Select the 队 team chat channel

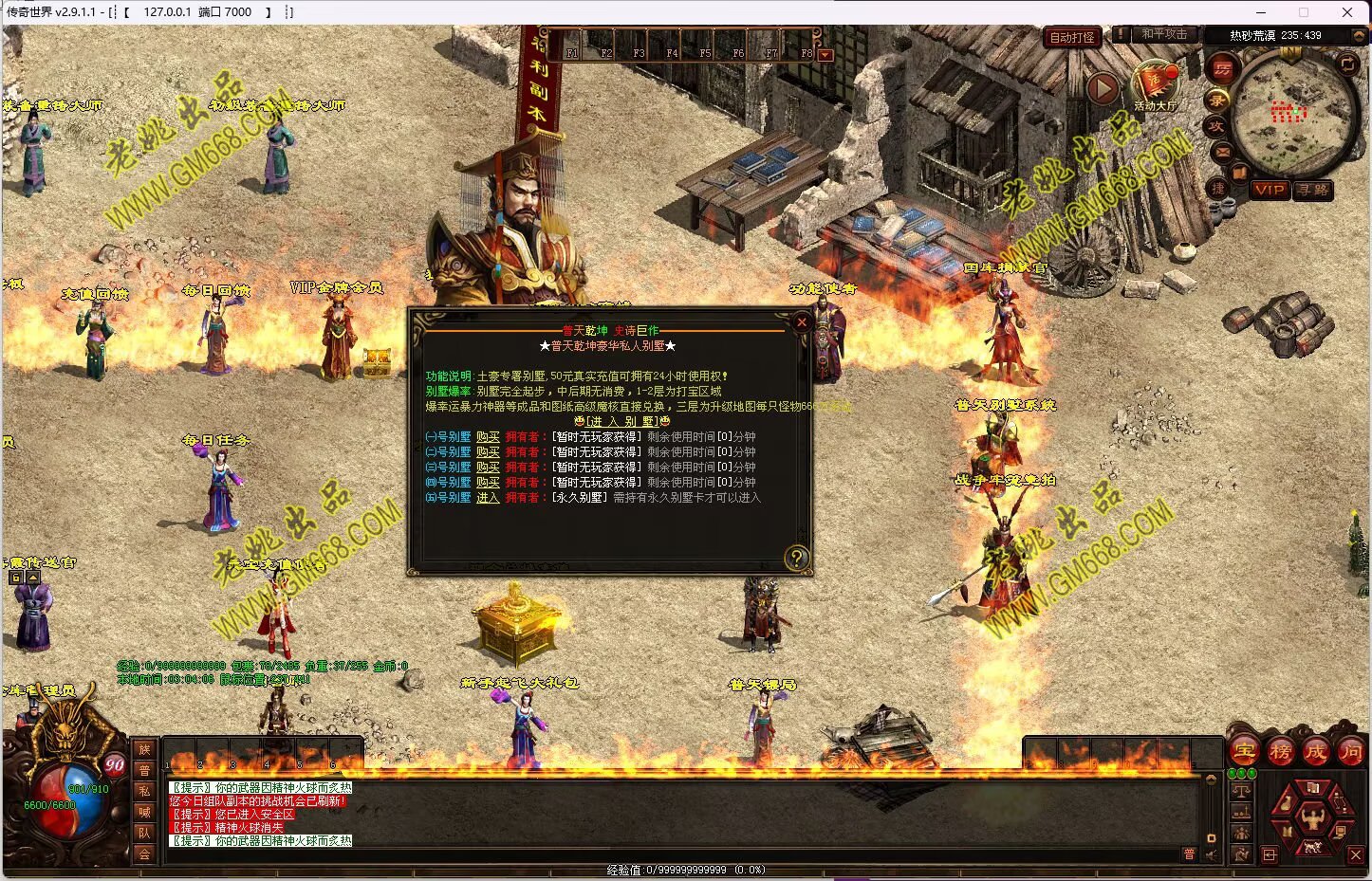144,833
